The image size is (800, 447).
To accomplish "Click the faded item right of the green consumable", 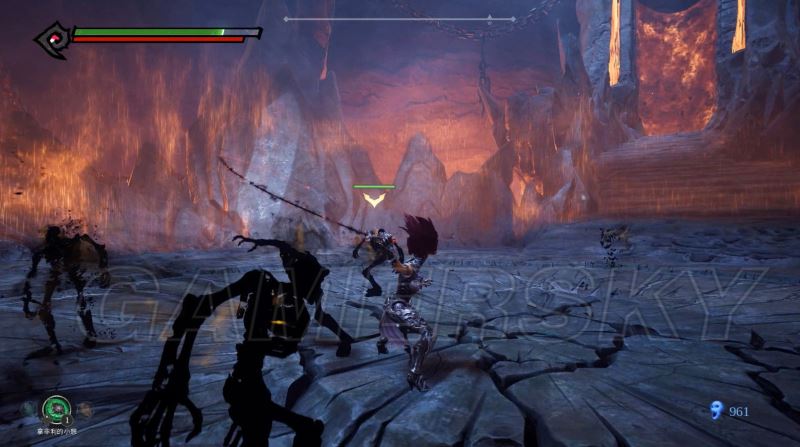I will tap(85, 409).
